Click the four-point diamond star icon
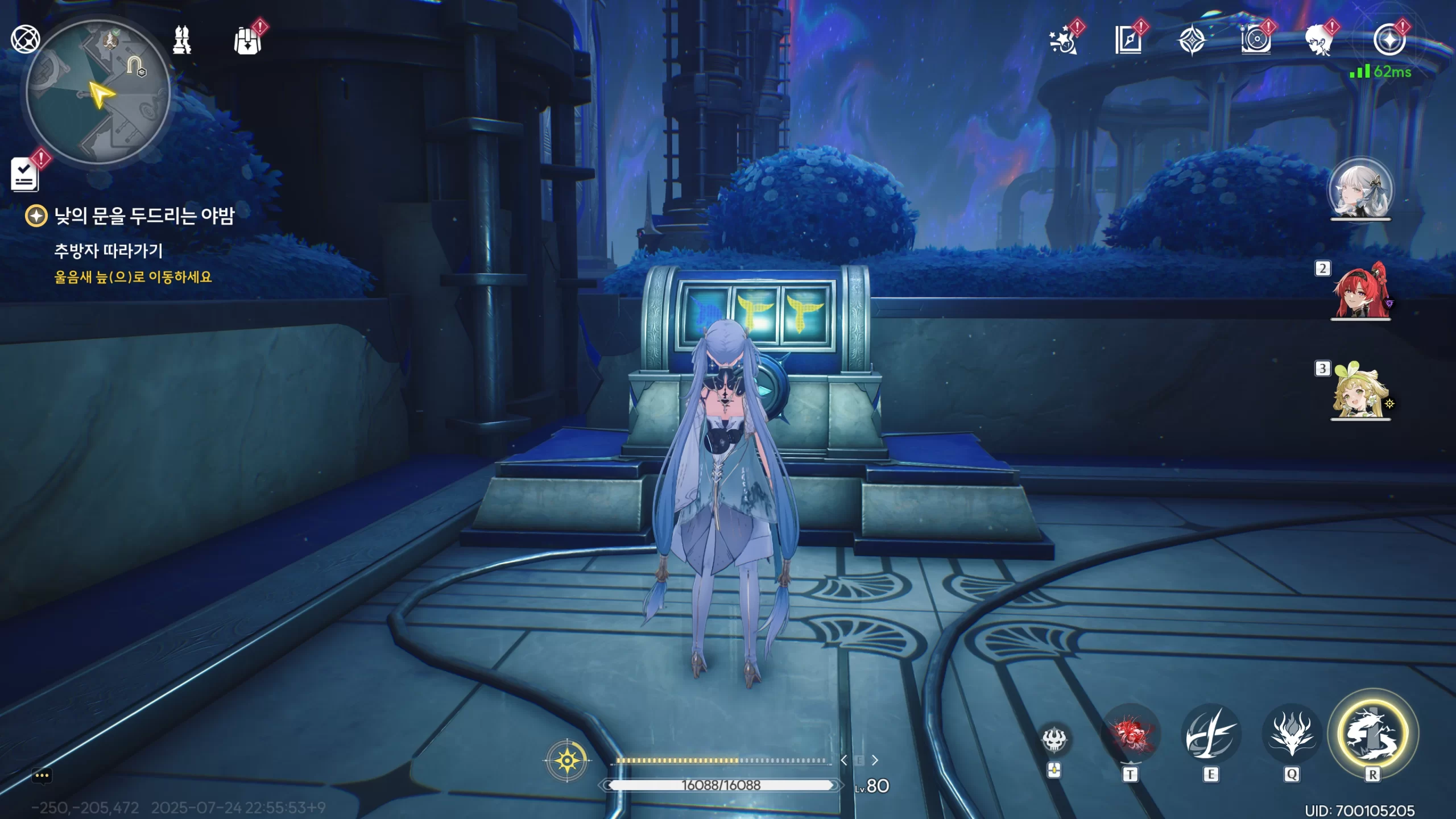 (1192, 41)
